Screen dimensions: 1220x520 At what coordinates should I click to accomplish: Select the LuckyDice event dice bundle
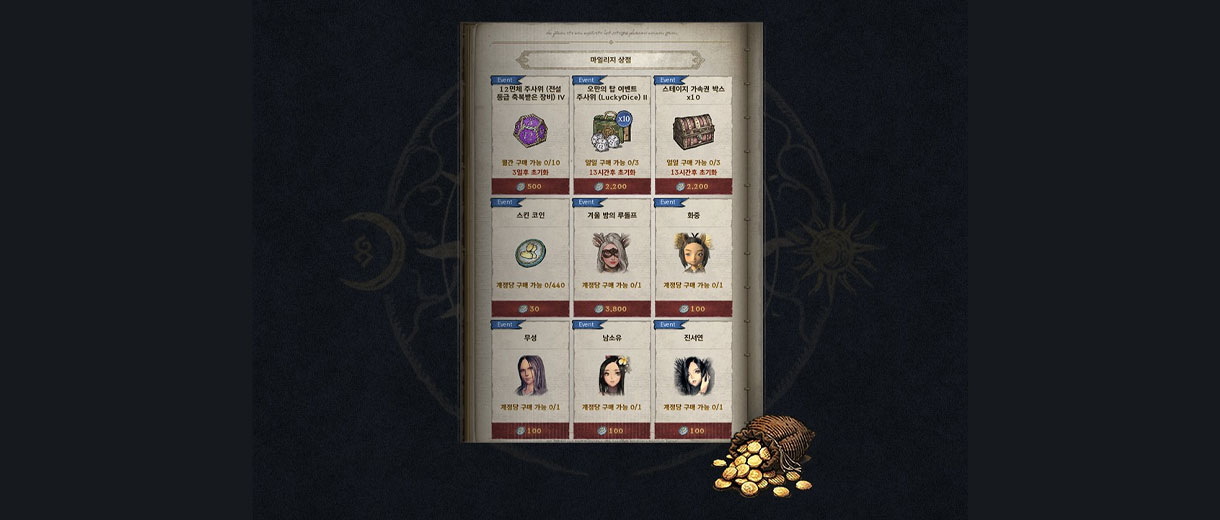tap(611, 129)
